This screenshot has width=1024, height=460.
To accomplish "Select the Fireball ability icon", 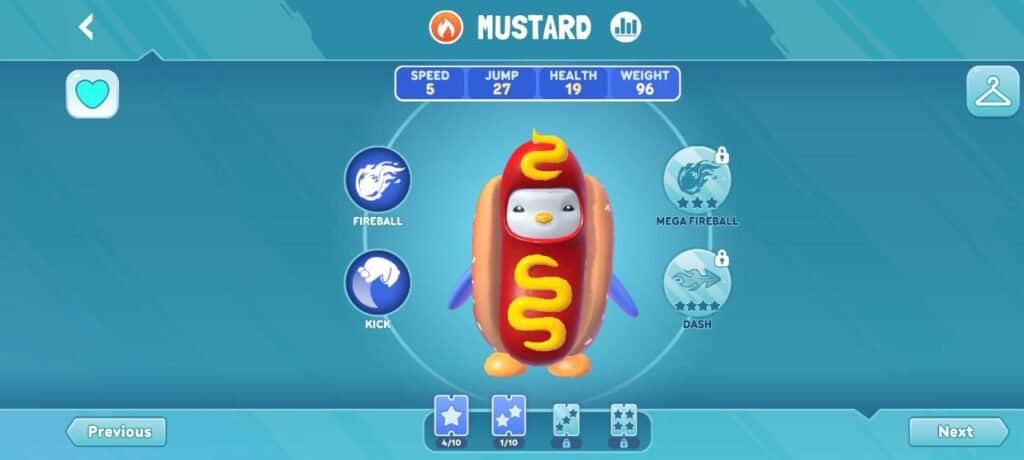I will tap(377, 180).
